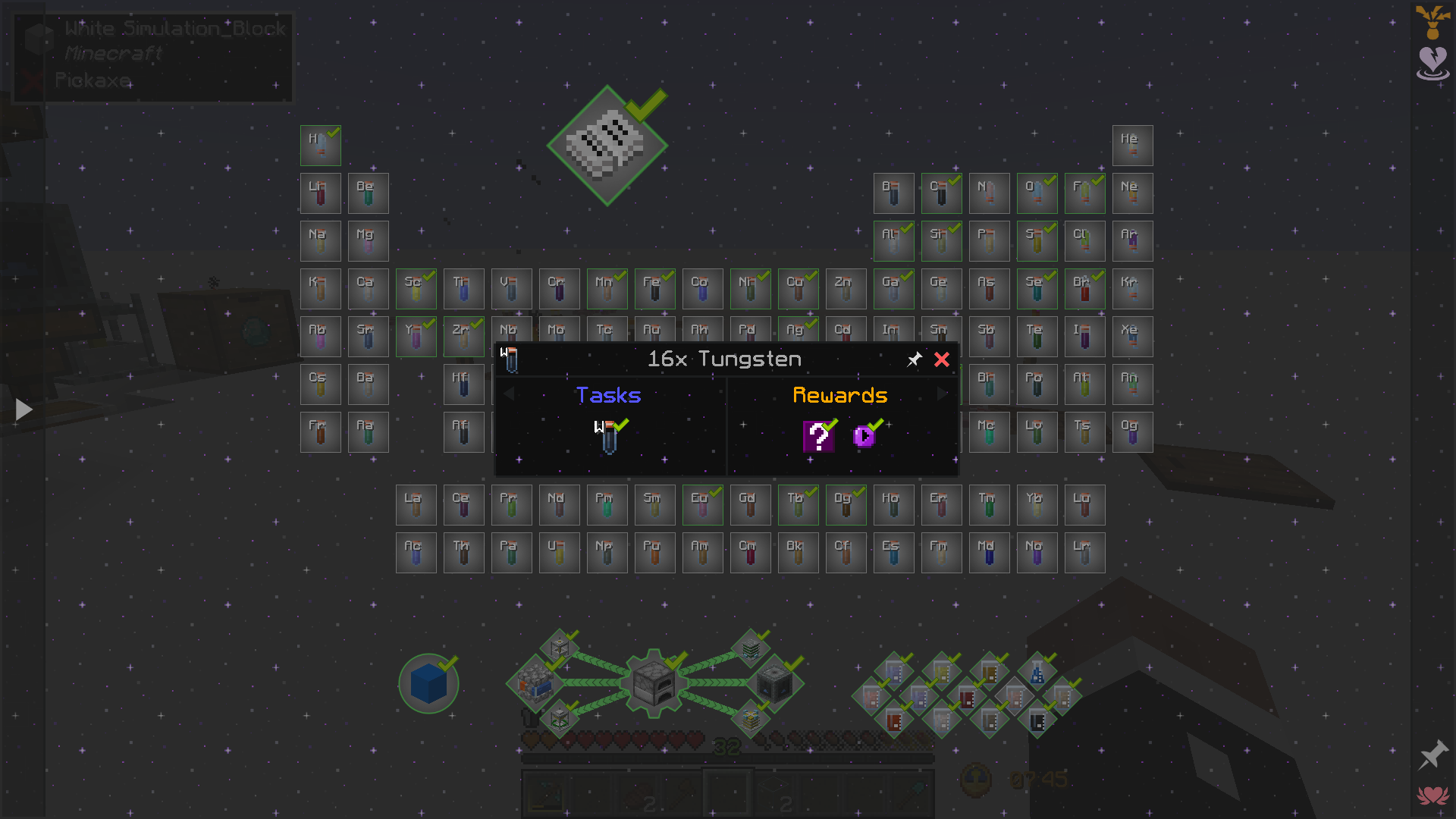
Task: Close the 16x Tungsten quest popup
Action: coord(942,360)
